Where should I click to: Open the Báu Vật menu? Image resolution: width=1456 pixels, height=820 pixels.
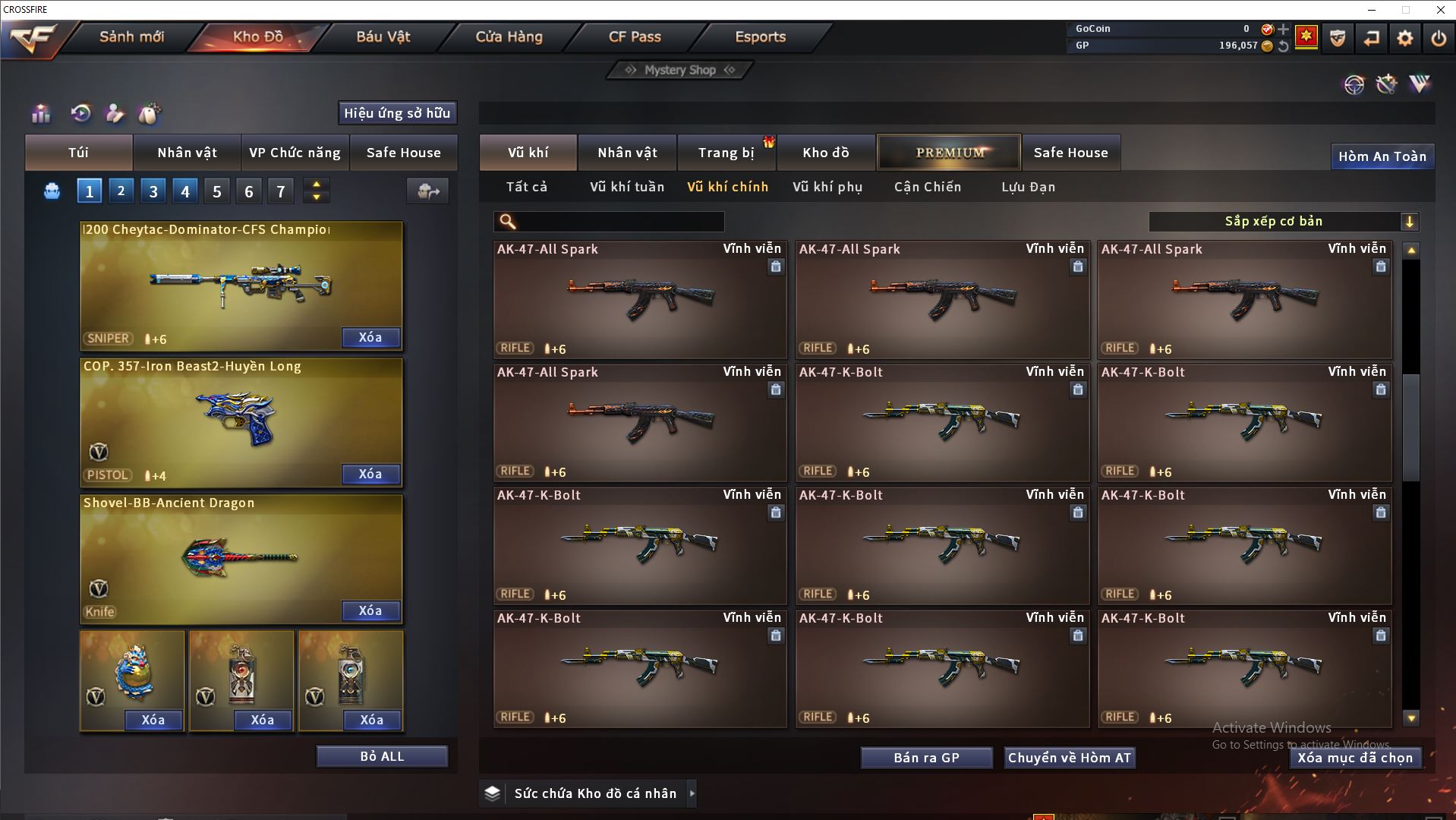tap(383, 36)
